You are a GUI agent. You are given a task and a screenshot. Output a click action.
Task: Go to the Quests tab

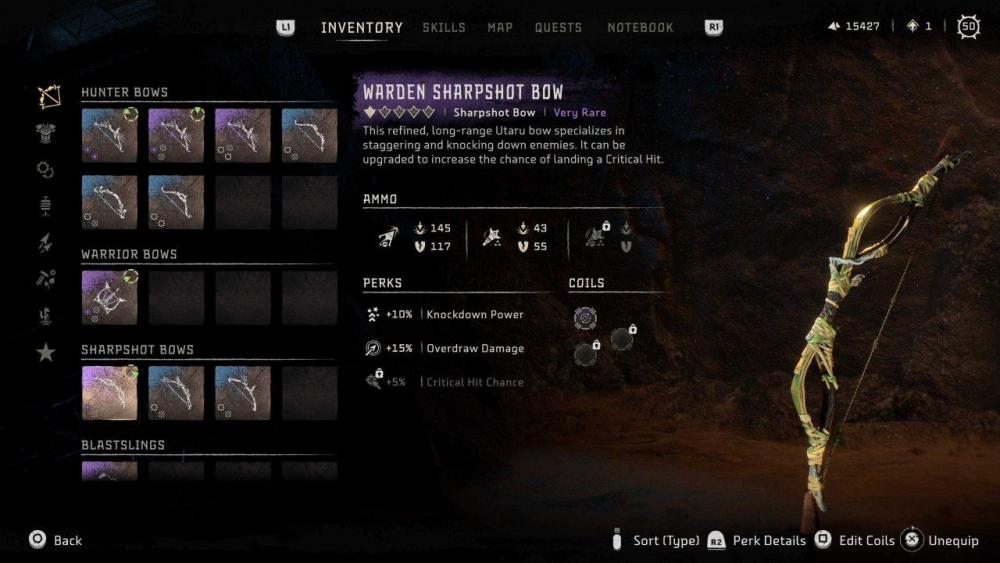558,28
